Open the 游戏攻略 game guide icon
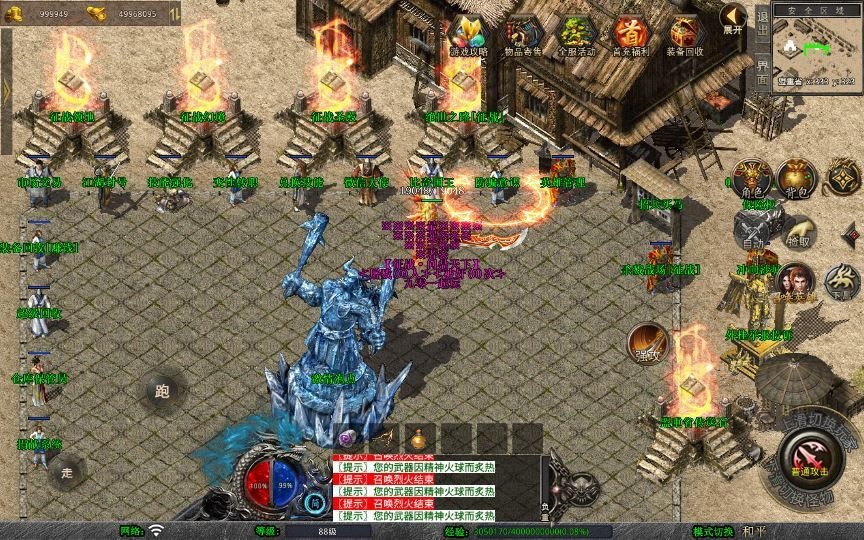 468,34
